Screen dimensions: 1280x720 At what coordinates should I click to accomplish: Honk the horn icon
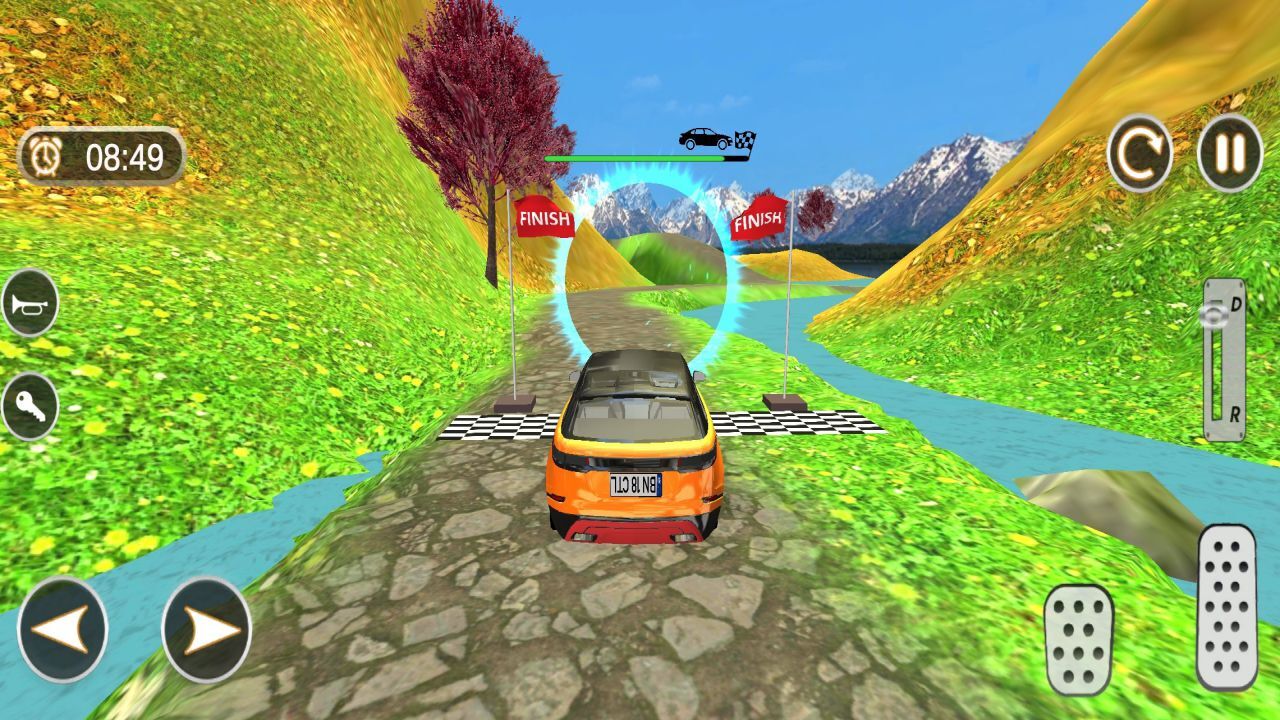click(x=29, y=302)
